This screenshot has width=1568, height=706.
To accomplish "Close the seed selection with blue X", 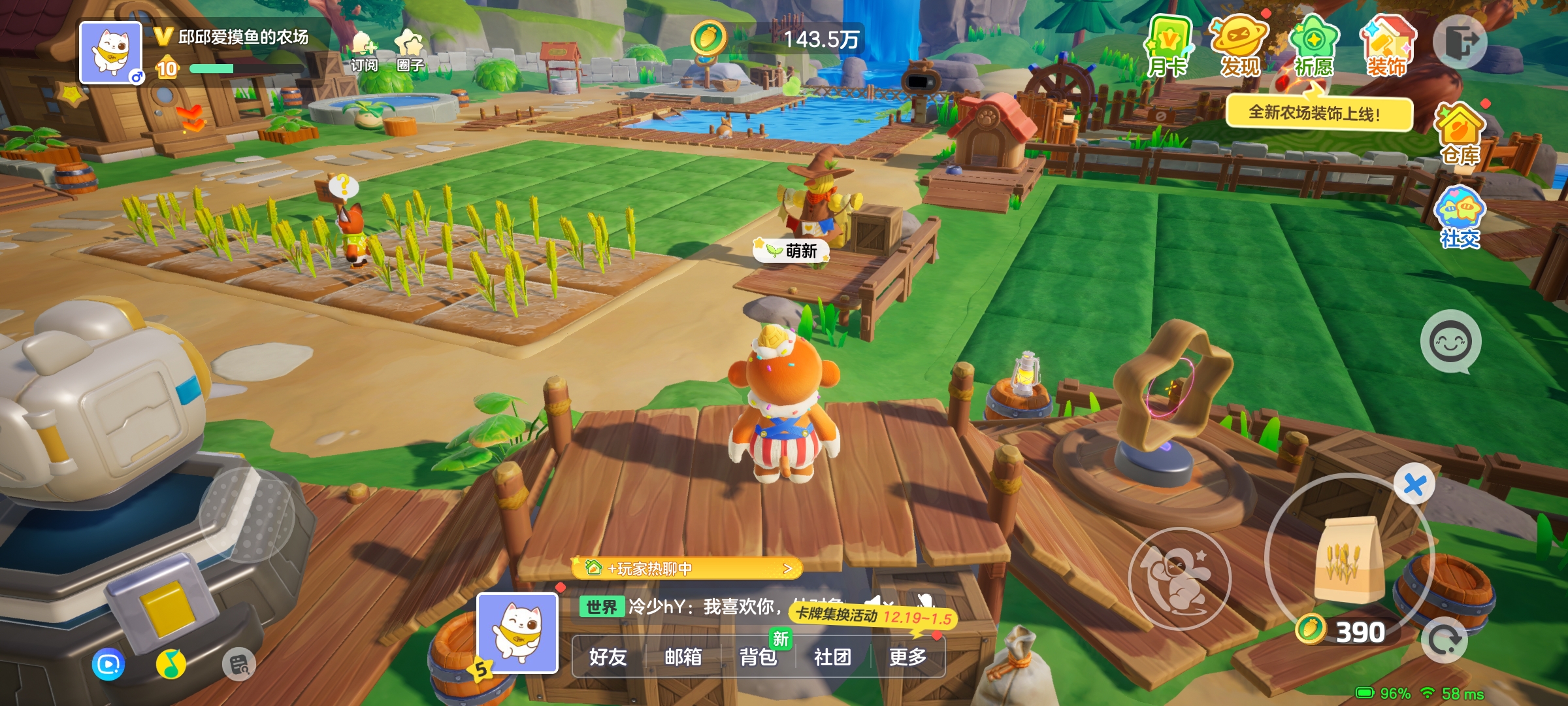I will [x=1414, y=485].
